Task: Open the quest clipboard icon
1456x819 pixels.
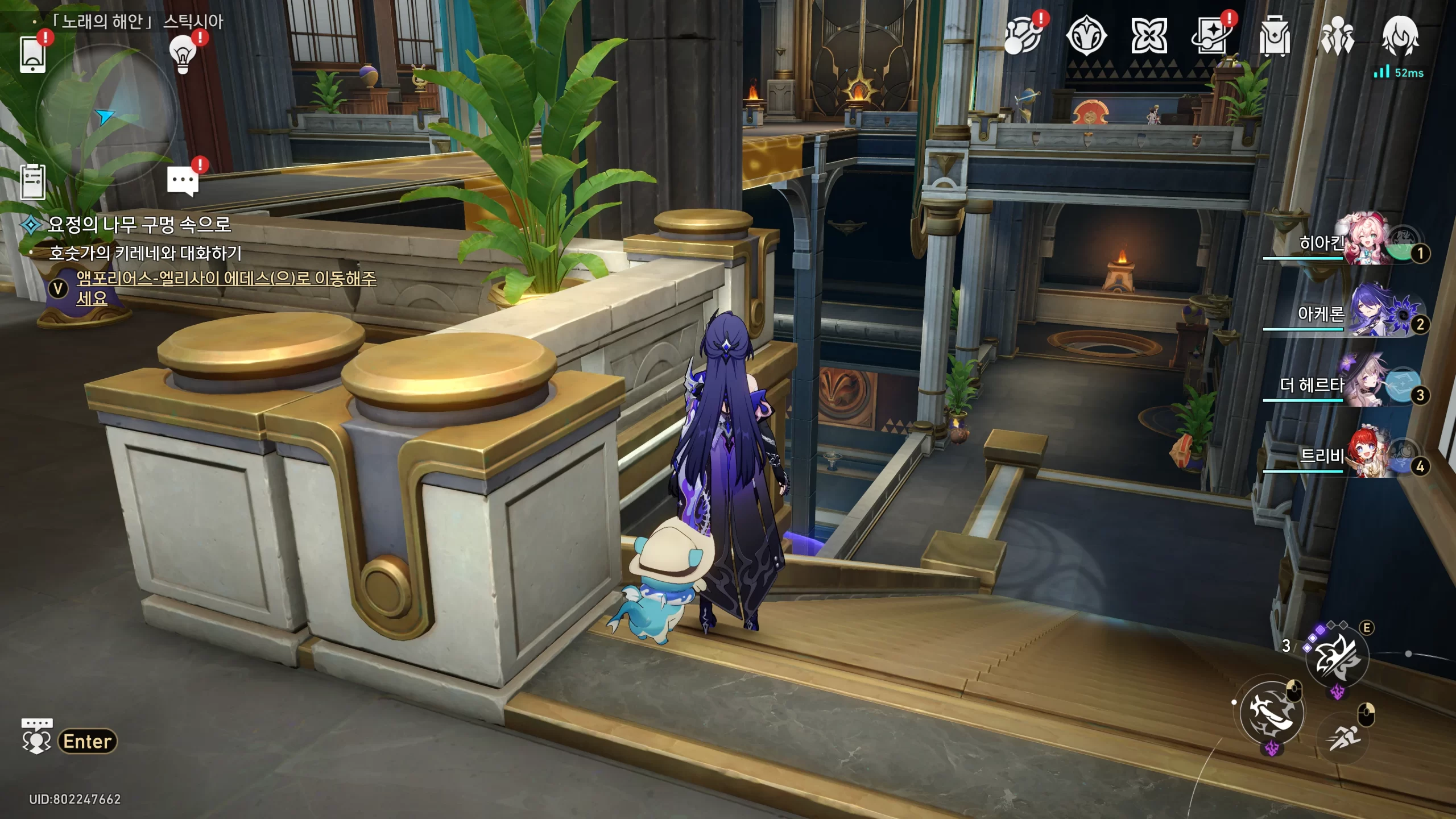Action: coord(32,182)
